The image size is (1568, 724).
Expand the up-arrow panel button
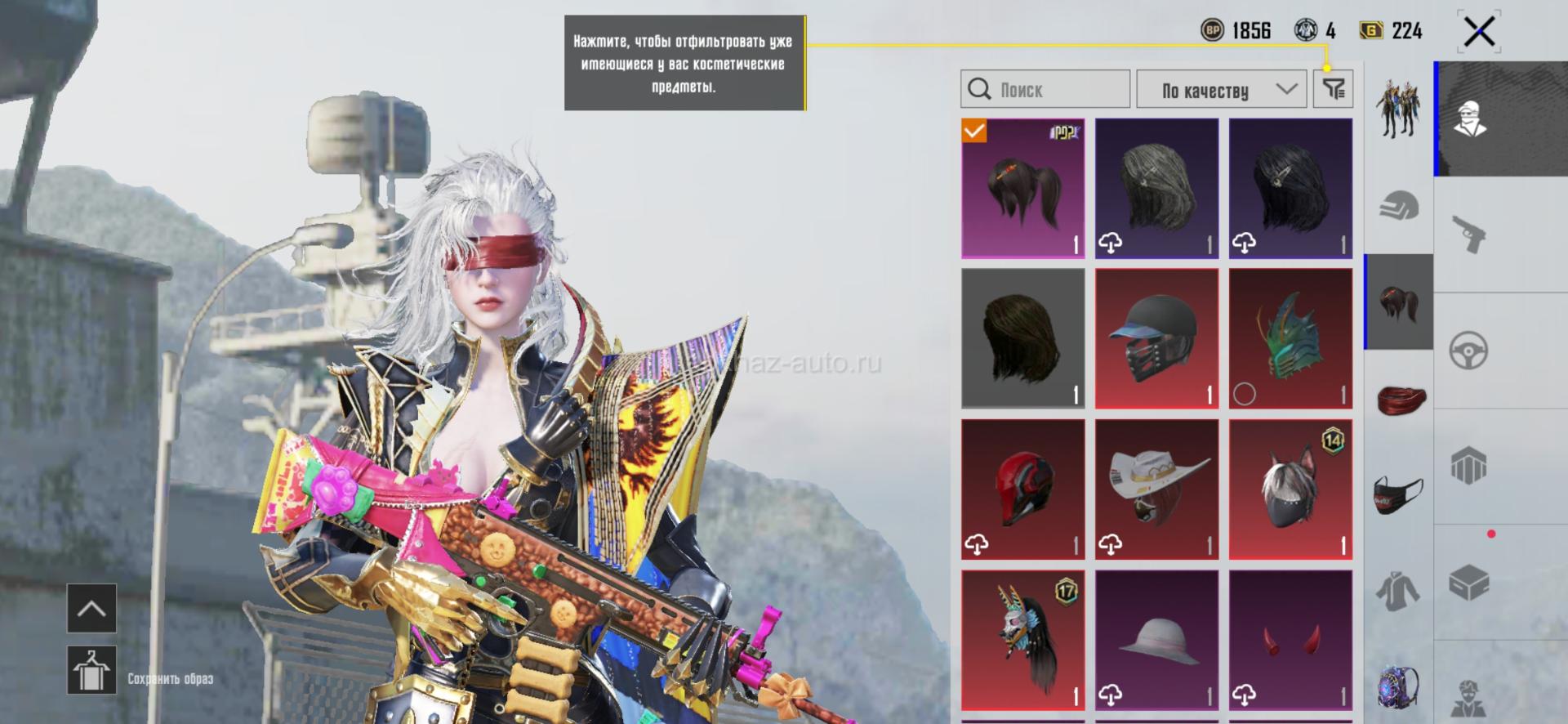tap(91, 609)
